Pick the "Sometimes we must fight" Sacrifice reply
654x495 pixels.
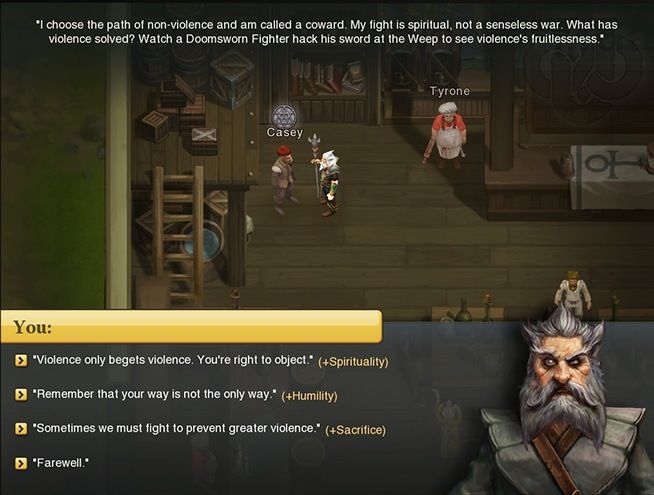point(176,428)
